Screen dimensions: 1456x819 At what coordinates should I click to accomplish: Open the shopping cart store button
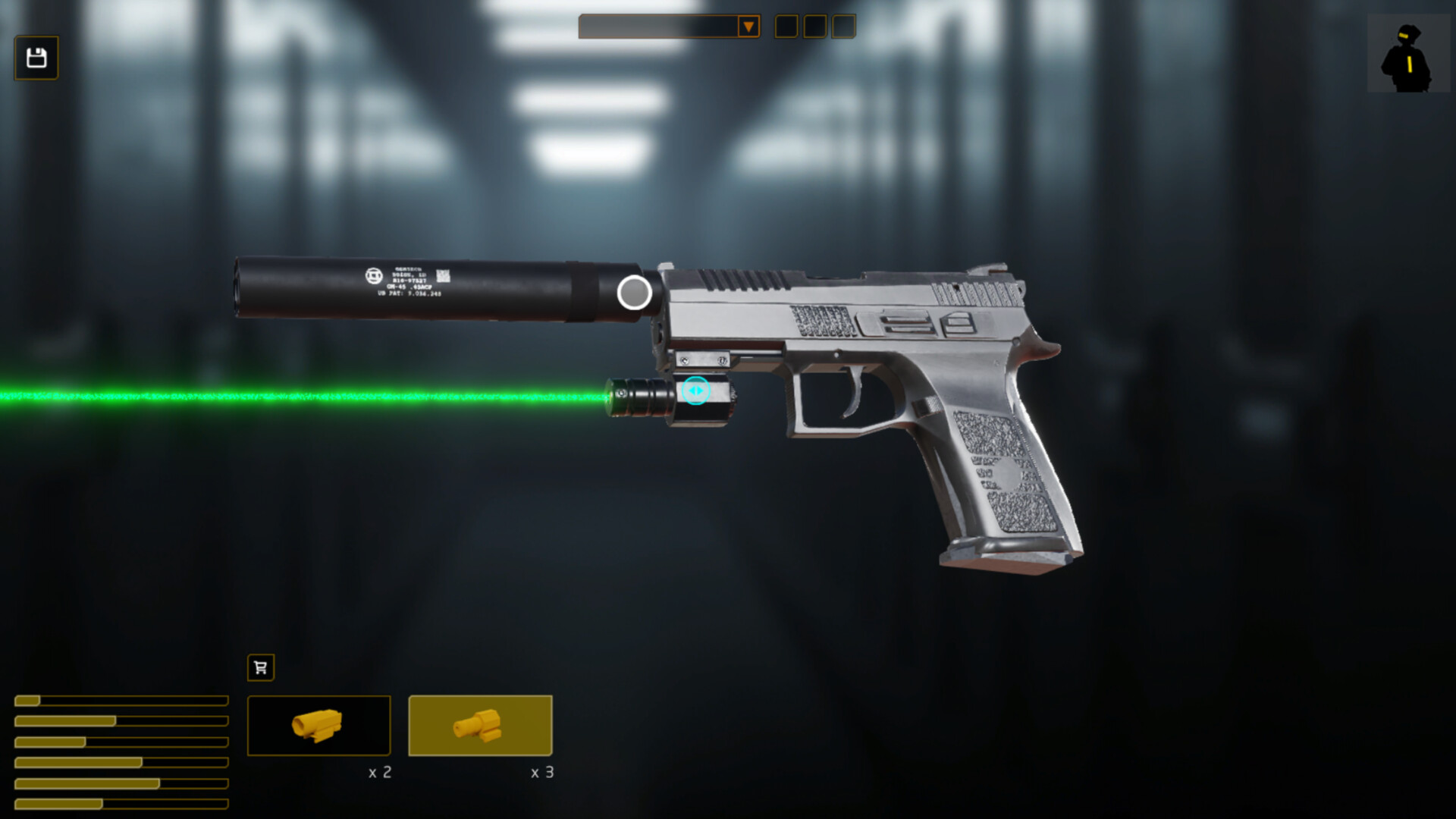tap(261, 667)
